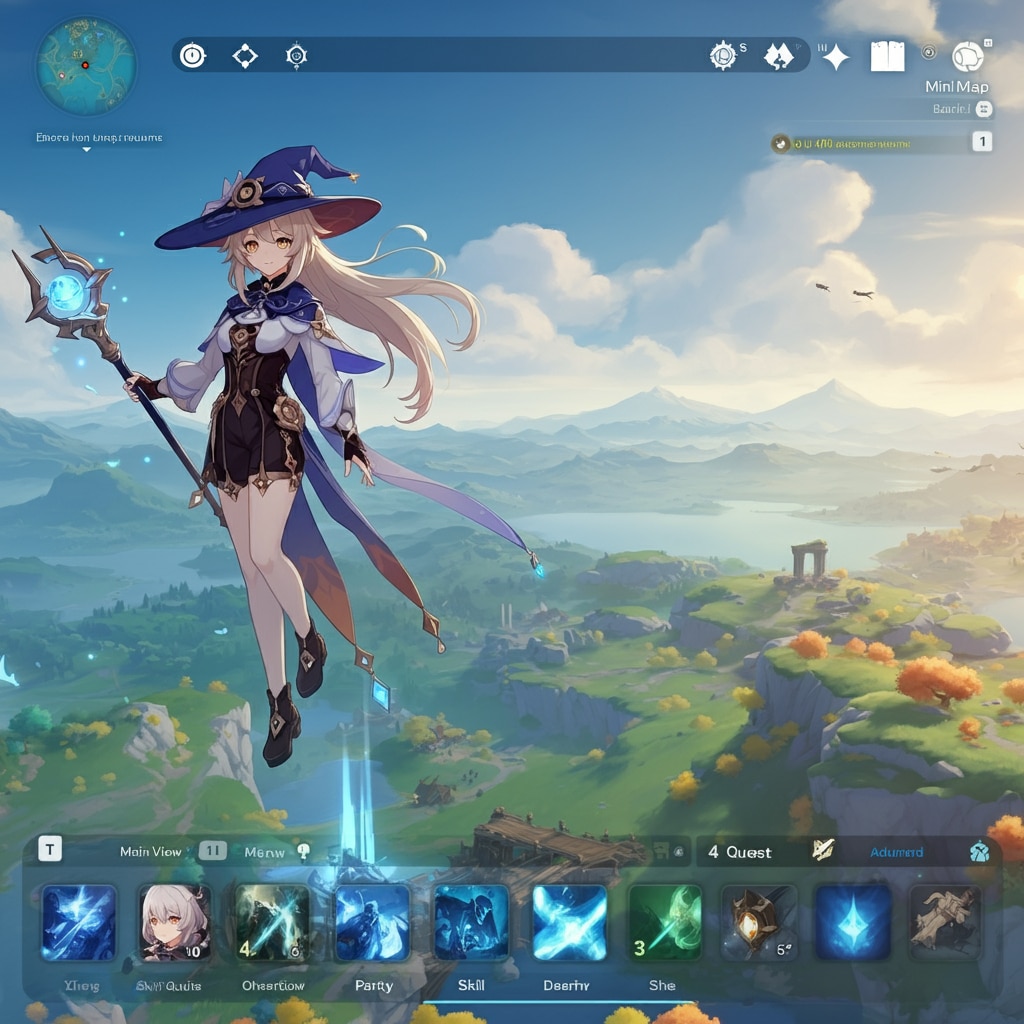This screenshot has width=1024, height=1024.
Task: Click the blue Adumerd label
Action: coord(896,852)
